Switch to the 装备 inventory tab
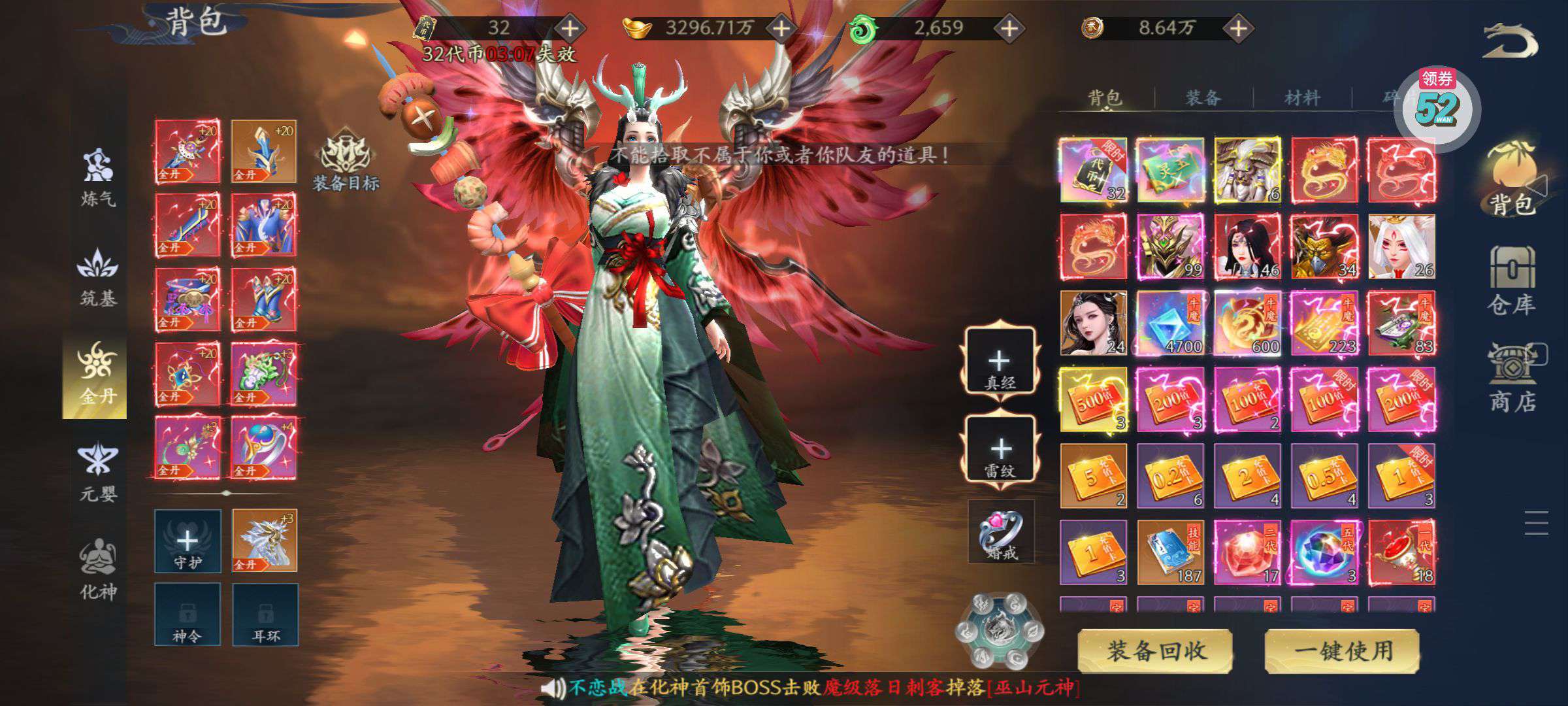The image size is (1568, 706). [1203, 98]
